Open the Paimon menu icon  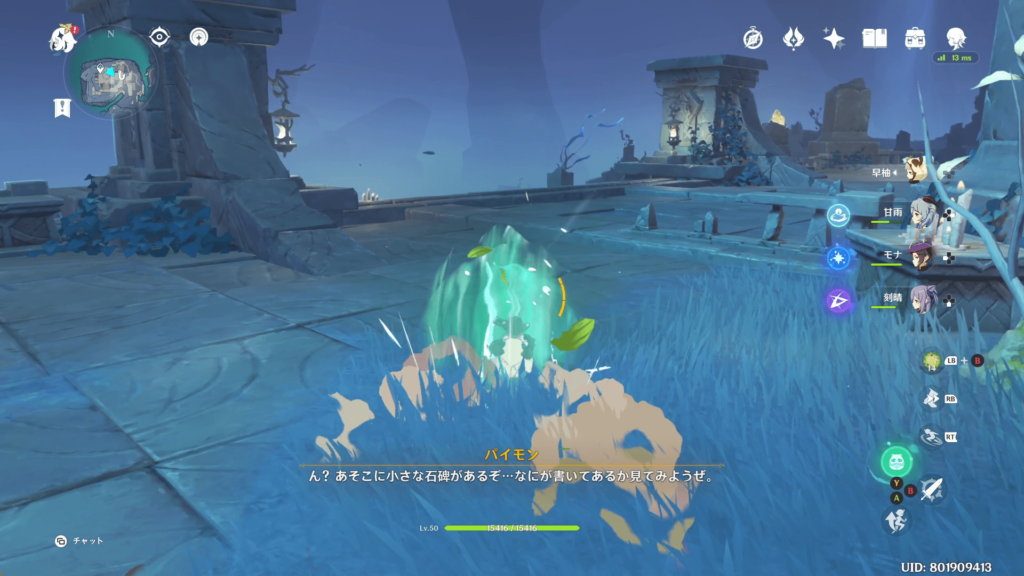click(x=63, y=39)
